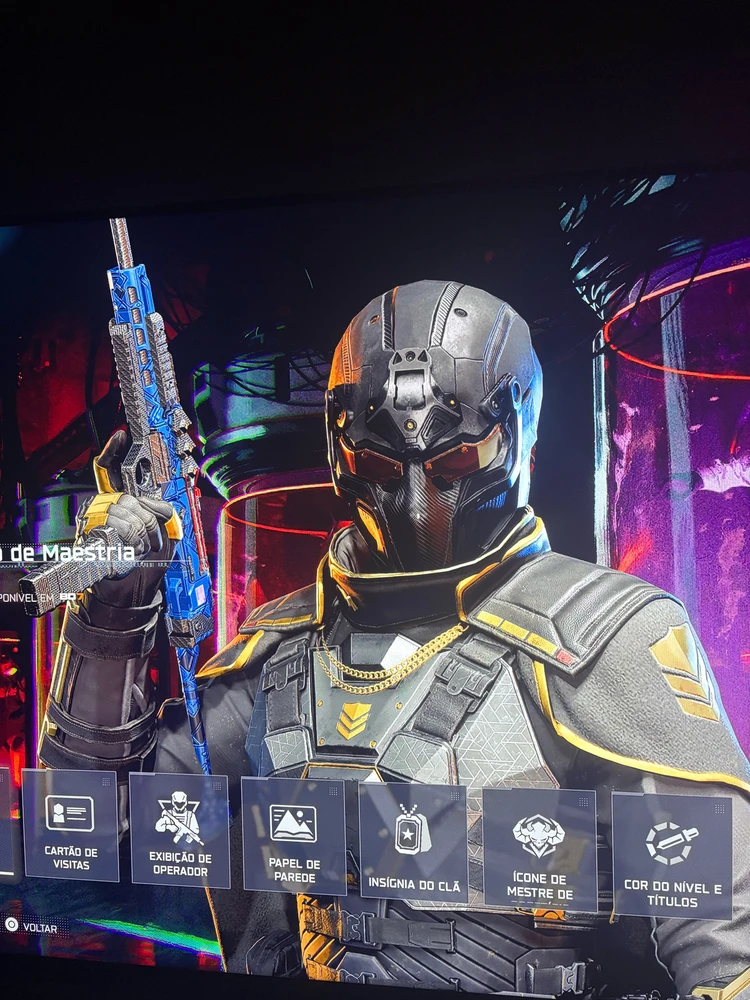Open the Insígnia do Clã tile

click(413, 842)
